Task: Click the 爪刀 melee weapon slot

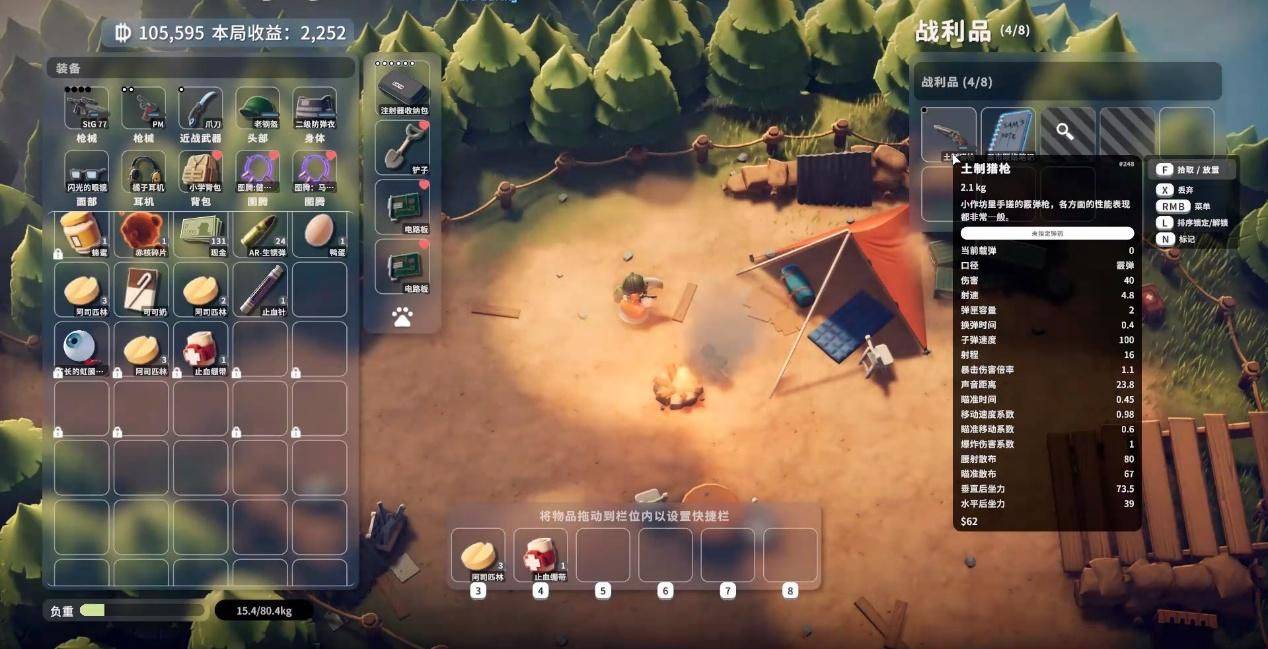Action: click(x=201, y=109)
